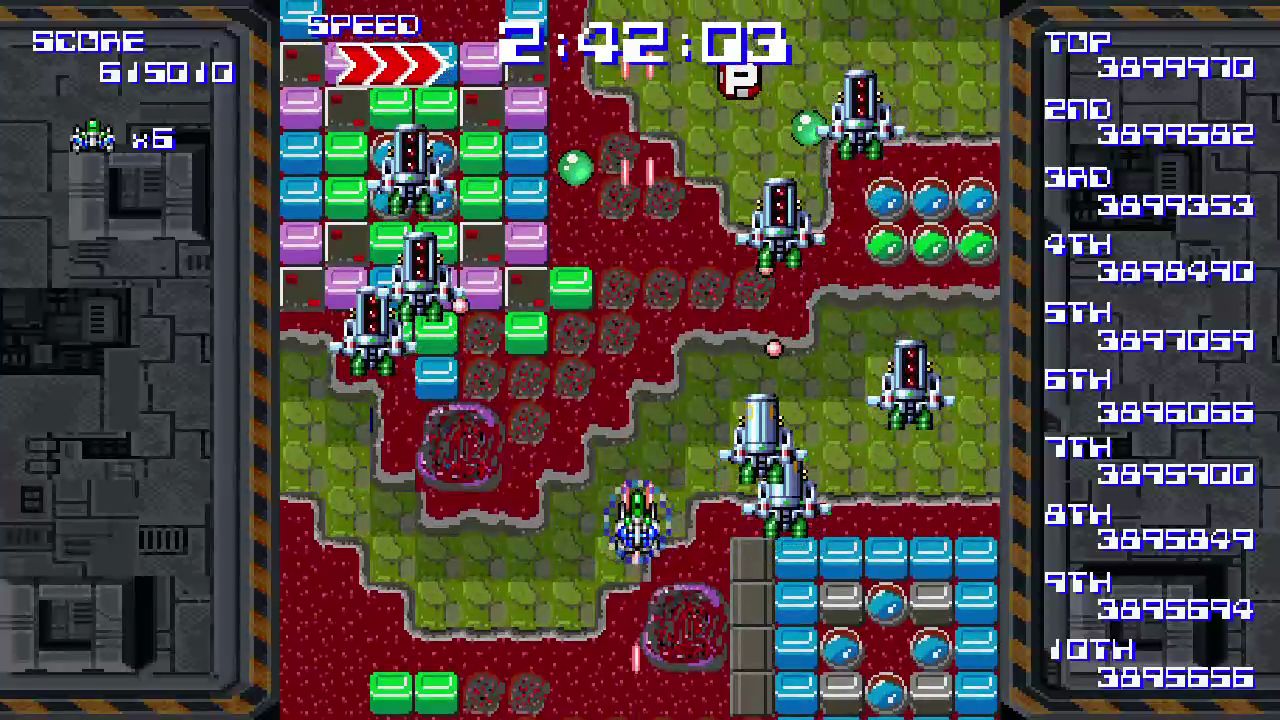1280x720 pixels.
Task: Click the 2:42:03 timer display
Action: point(640,45)
